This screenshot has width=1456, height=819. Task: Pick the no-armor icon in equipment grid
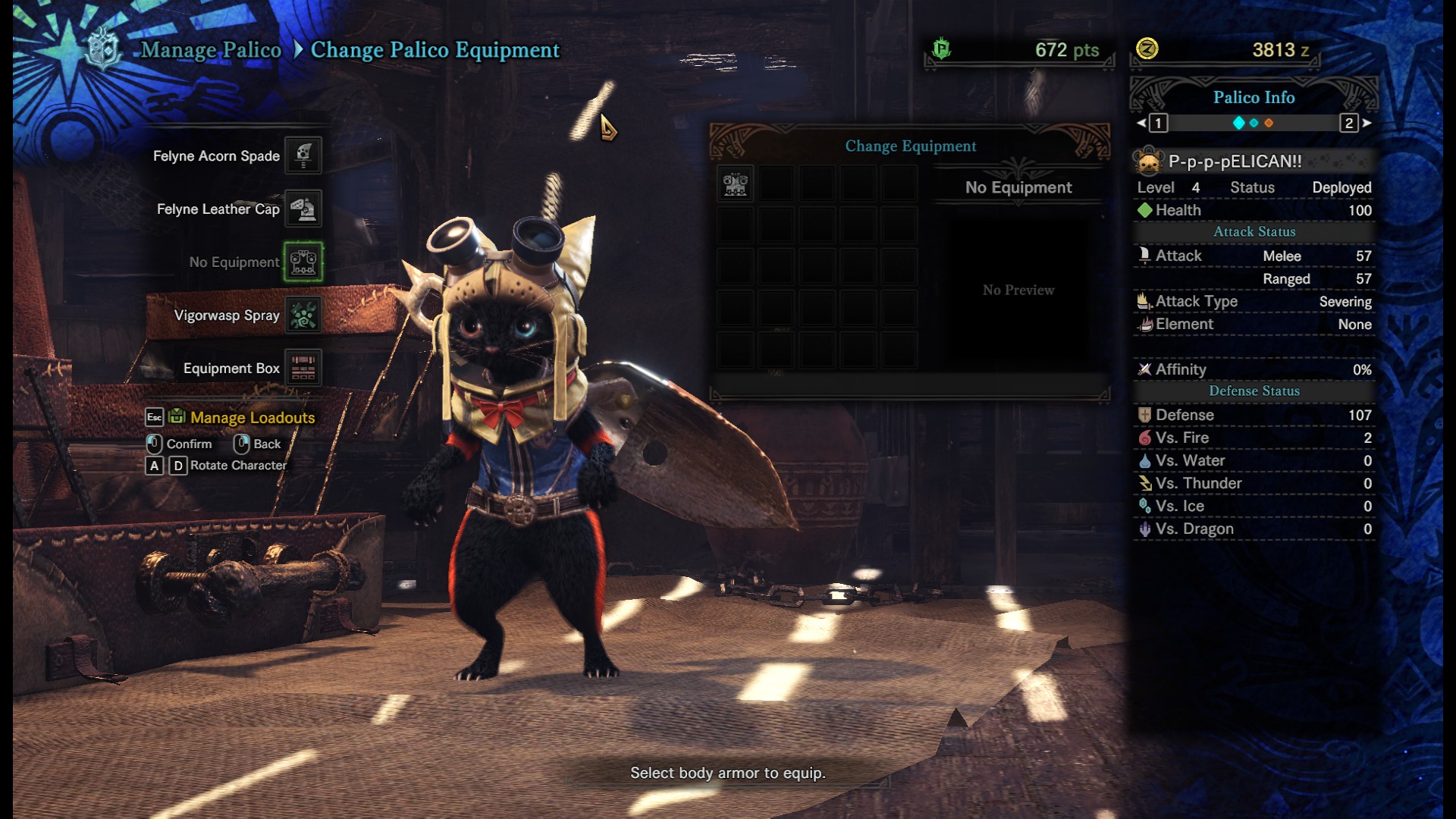(735, 184)
